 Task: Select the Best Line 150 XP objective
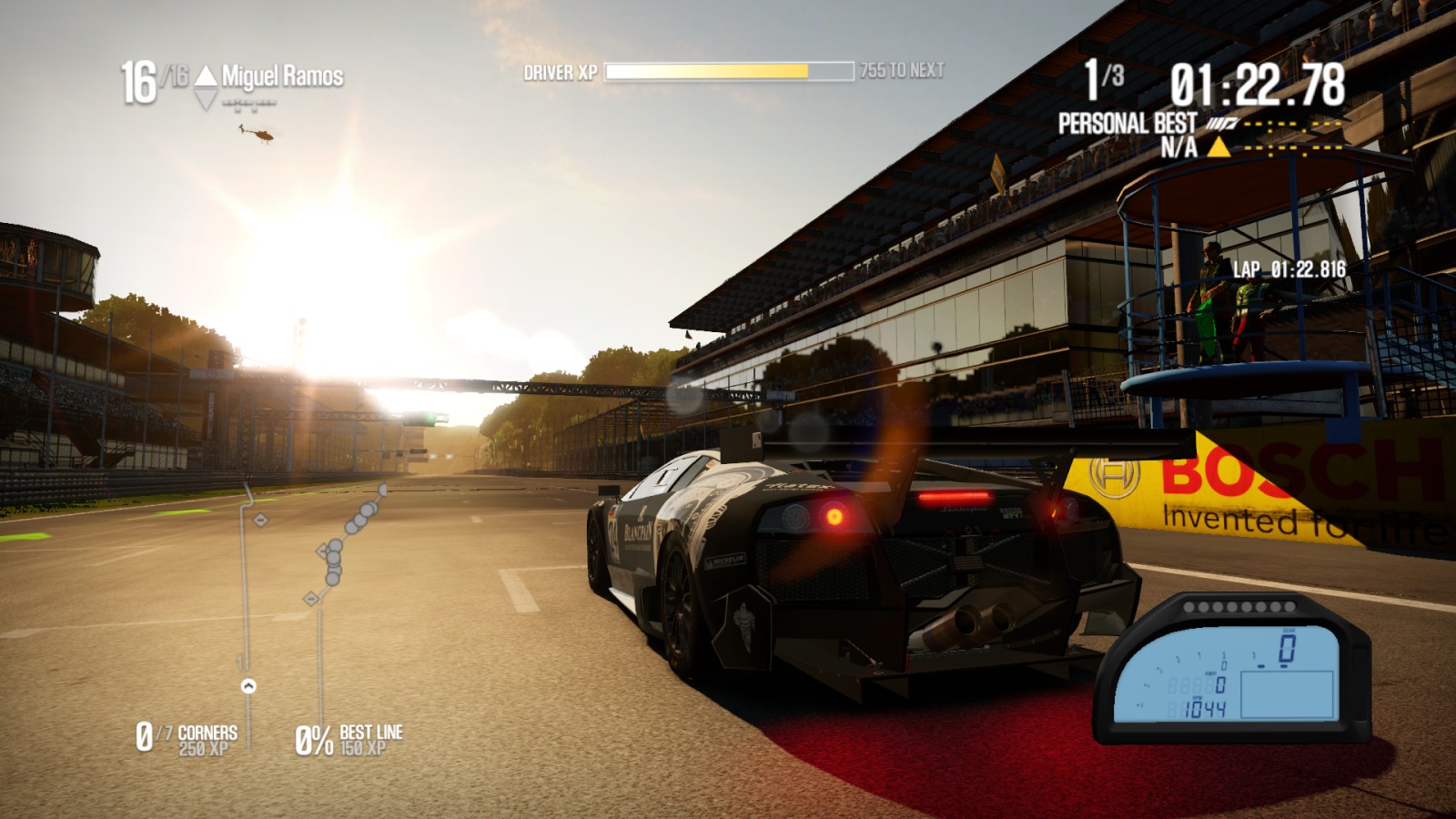coord(349,740)
